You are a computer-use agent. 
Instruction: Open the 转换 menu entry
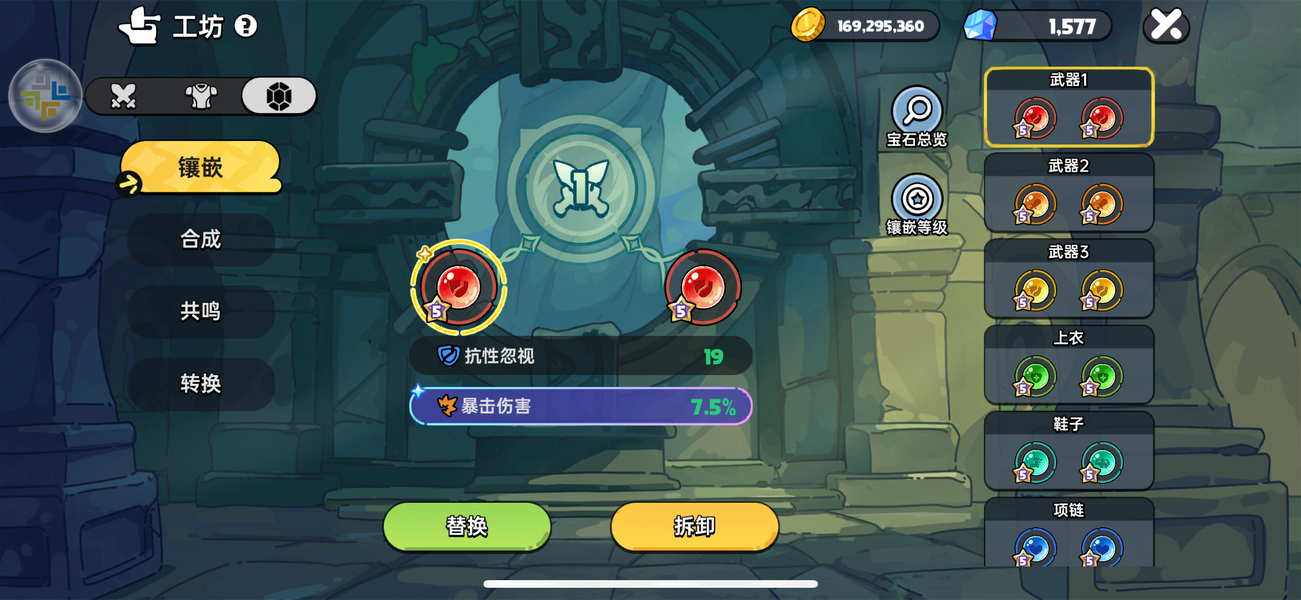click(200, 383)
